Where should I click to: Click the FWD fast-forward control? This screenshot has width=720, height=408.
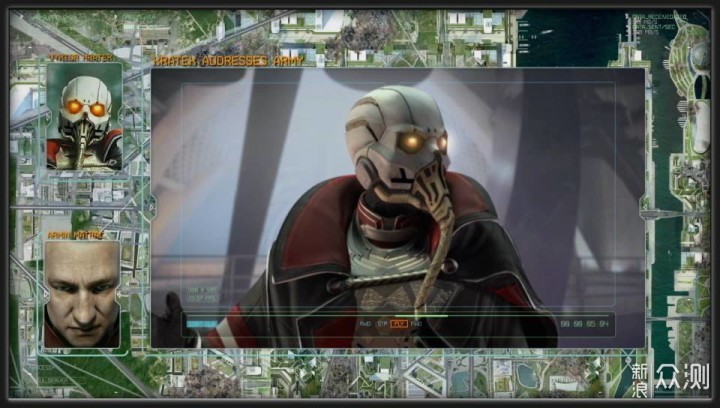pyautogui.click(x=416, y=324)
